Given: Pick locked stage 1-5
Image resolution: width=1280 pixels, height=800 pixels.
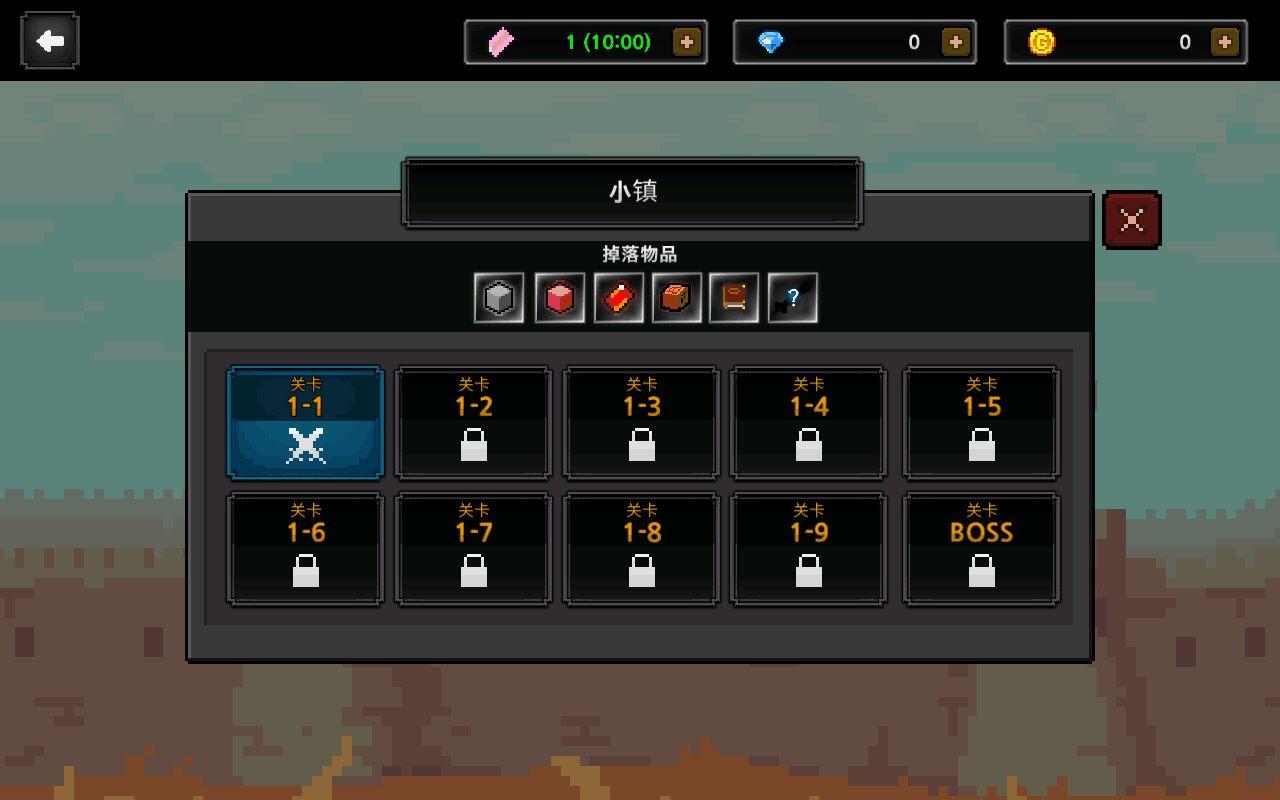Looking at the screenshot, I should click(981, 423).
